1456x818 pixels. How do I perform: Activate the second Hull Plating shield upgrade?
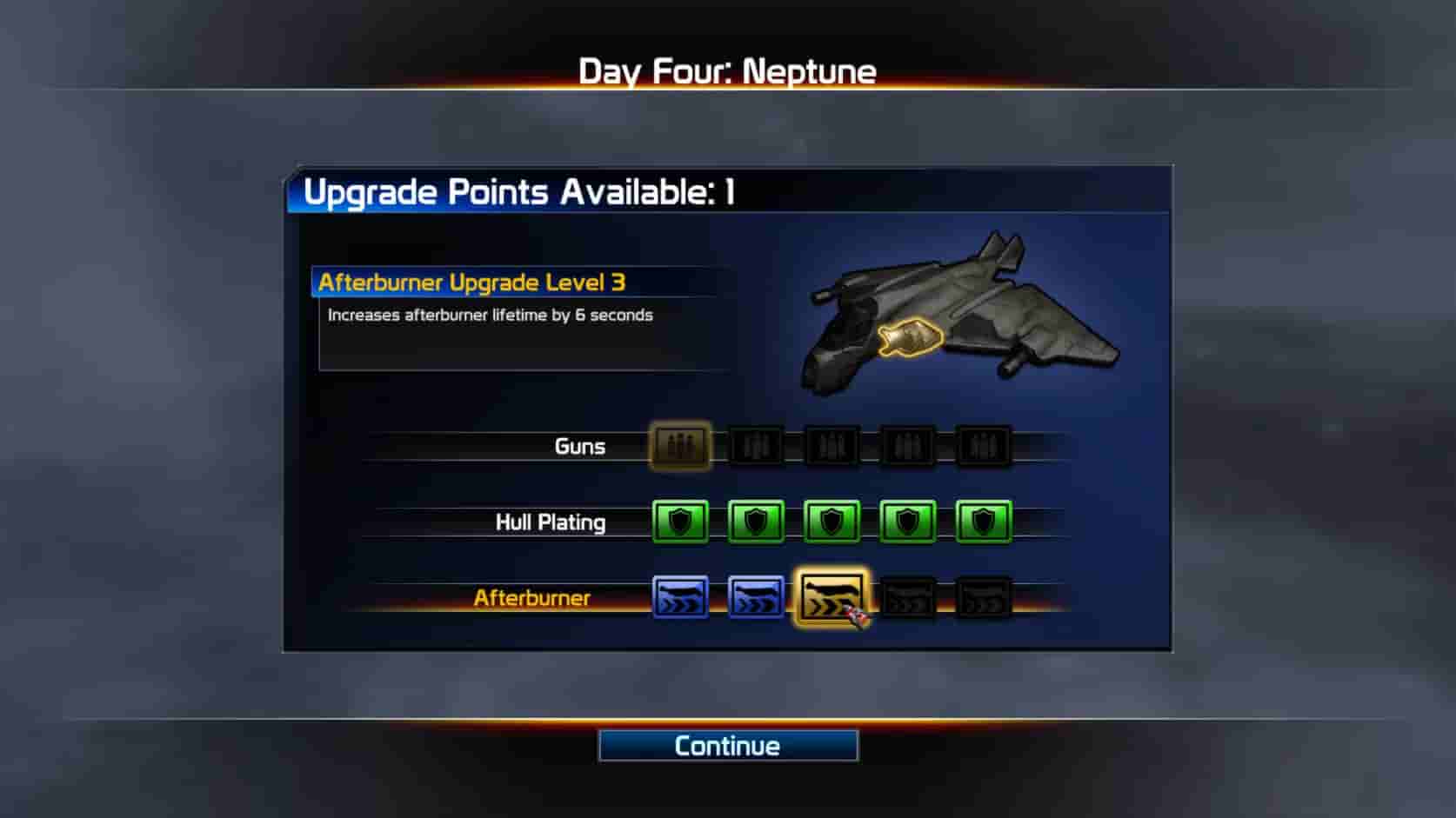coord(757,522)
